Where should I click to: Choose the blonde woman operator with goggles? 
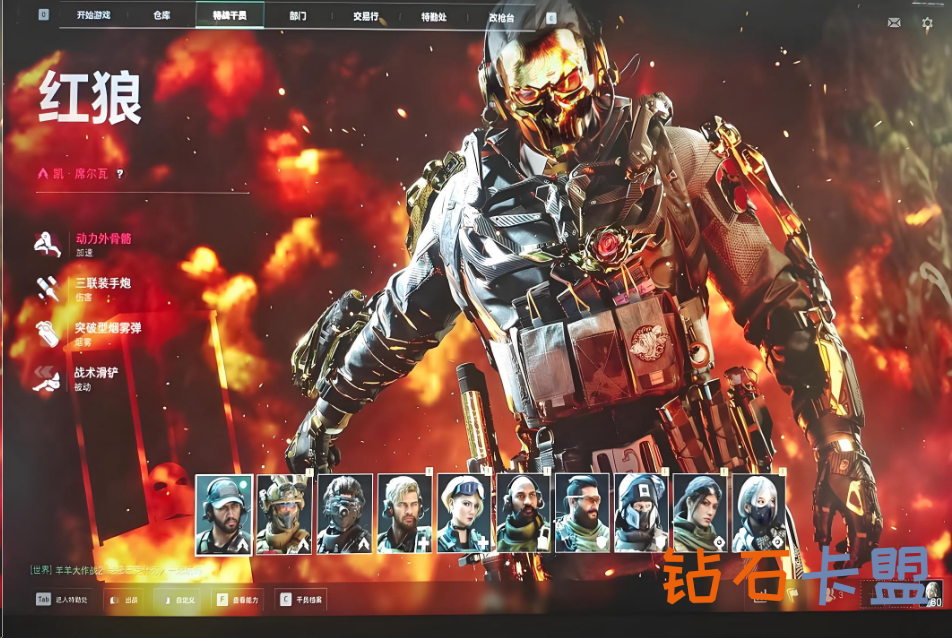point(464,514)
